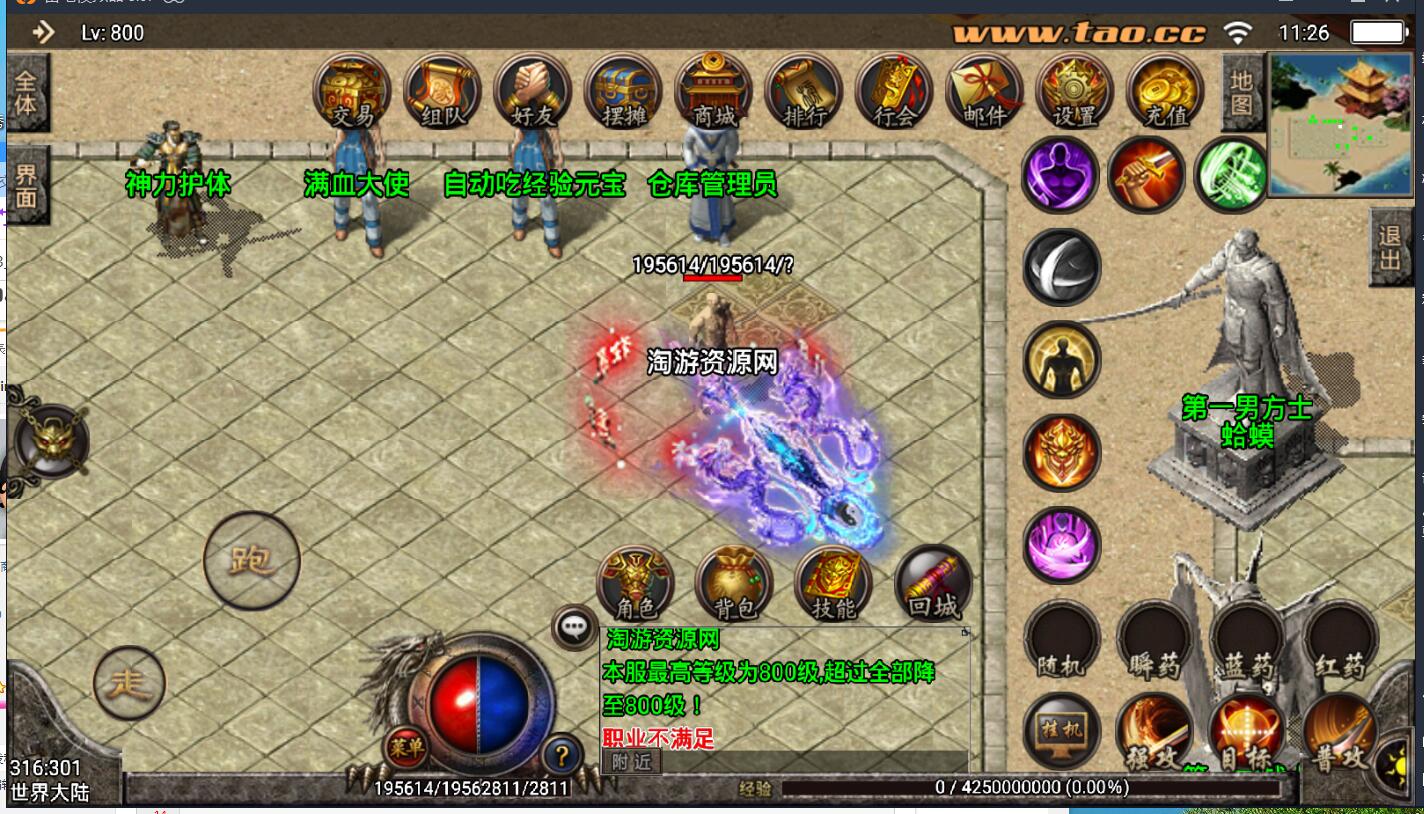Open the 组队 team panel

(442, 92)
